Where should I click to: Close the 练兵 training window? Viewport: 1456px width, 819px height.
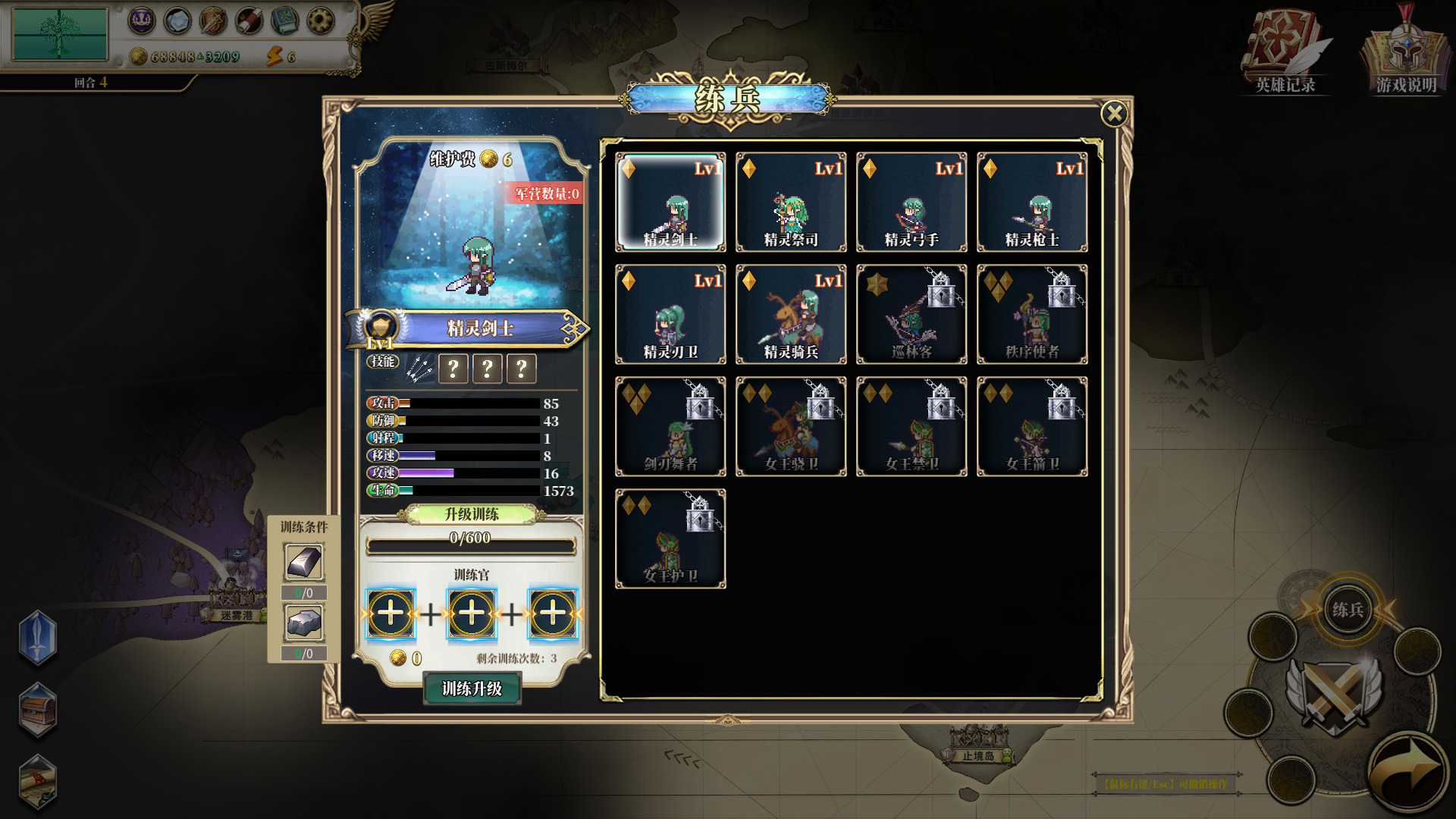coord(1114,114)
